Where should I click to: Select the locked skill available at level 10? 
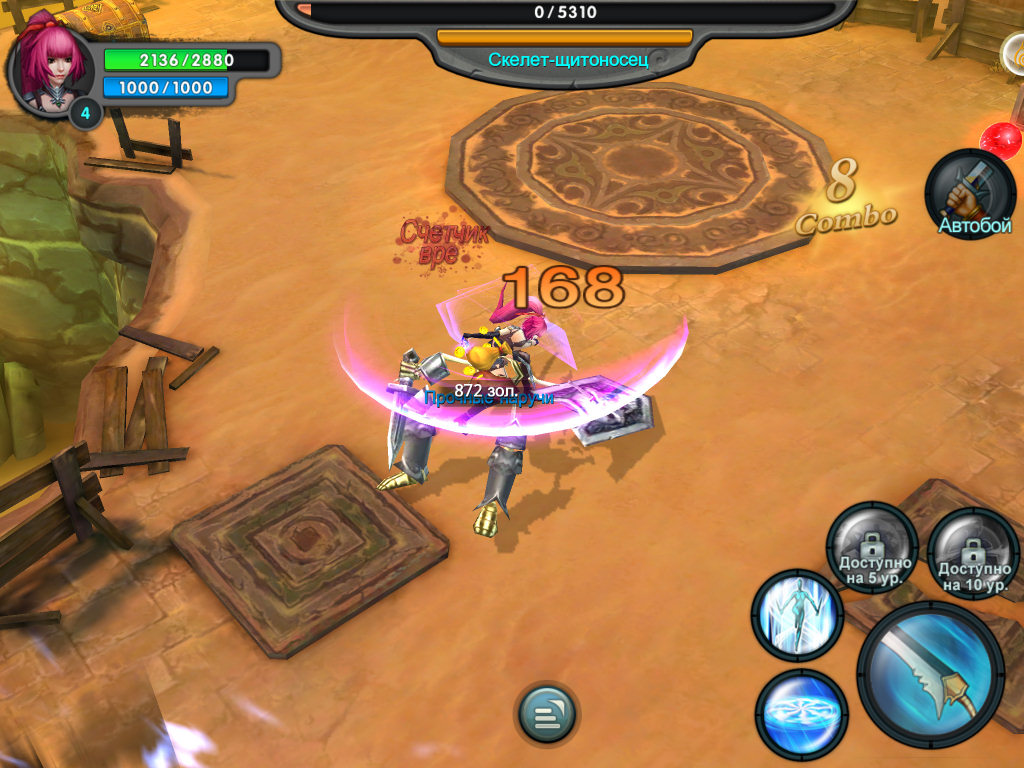[x=973, y=554]
